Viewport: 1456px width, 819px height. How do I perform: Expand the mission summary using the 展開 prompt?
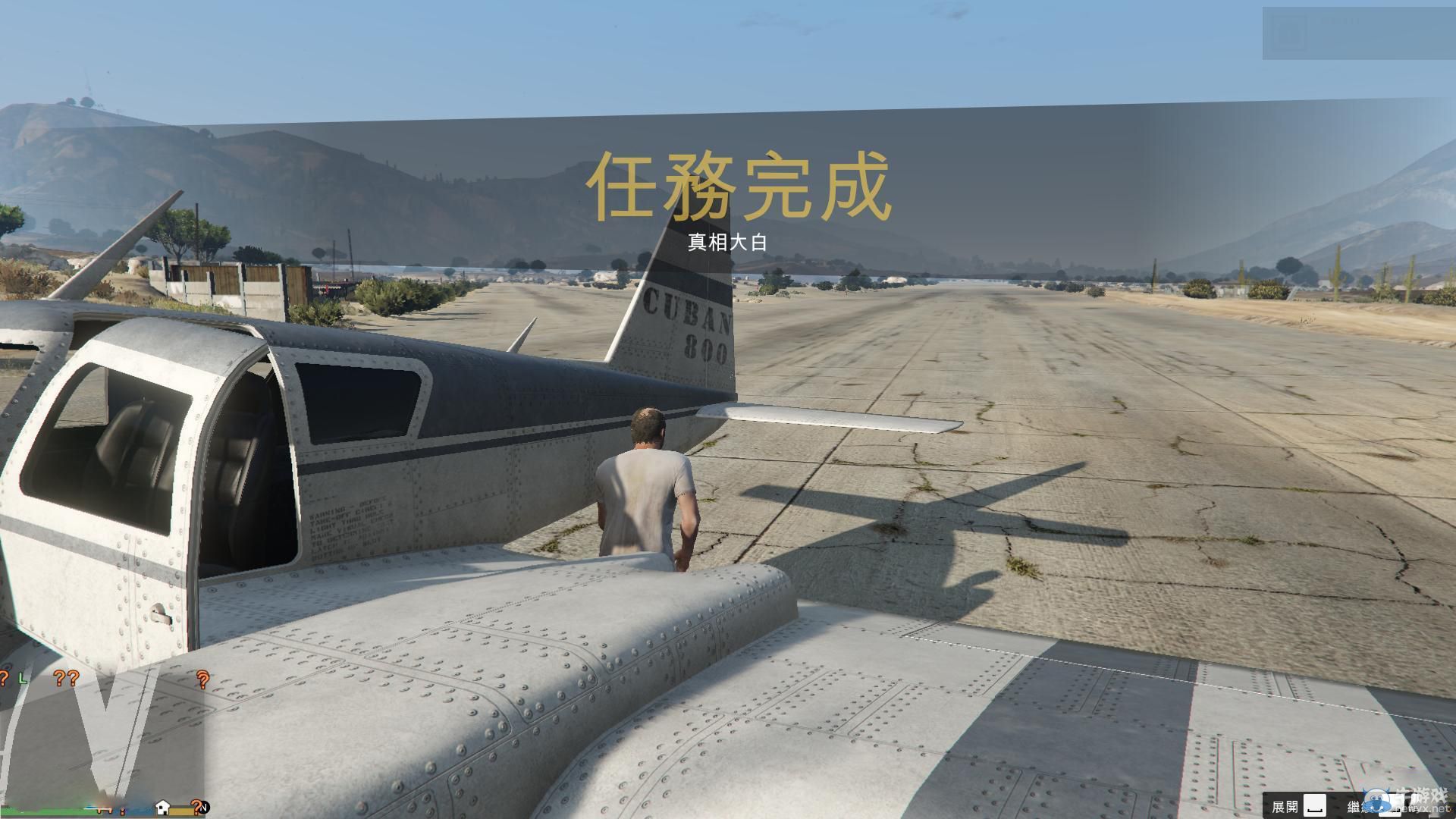point(1286,805)
